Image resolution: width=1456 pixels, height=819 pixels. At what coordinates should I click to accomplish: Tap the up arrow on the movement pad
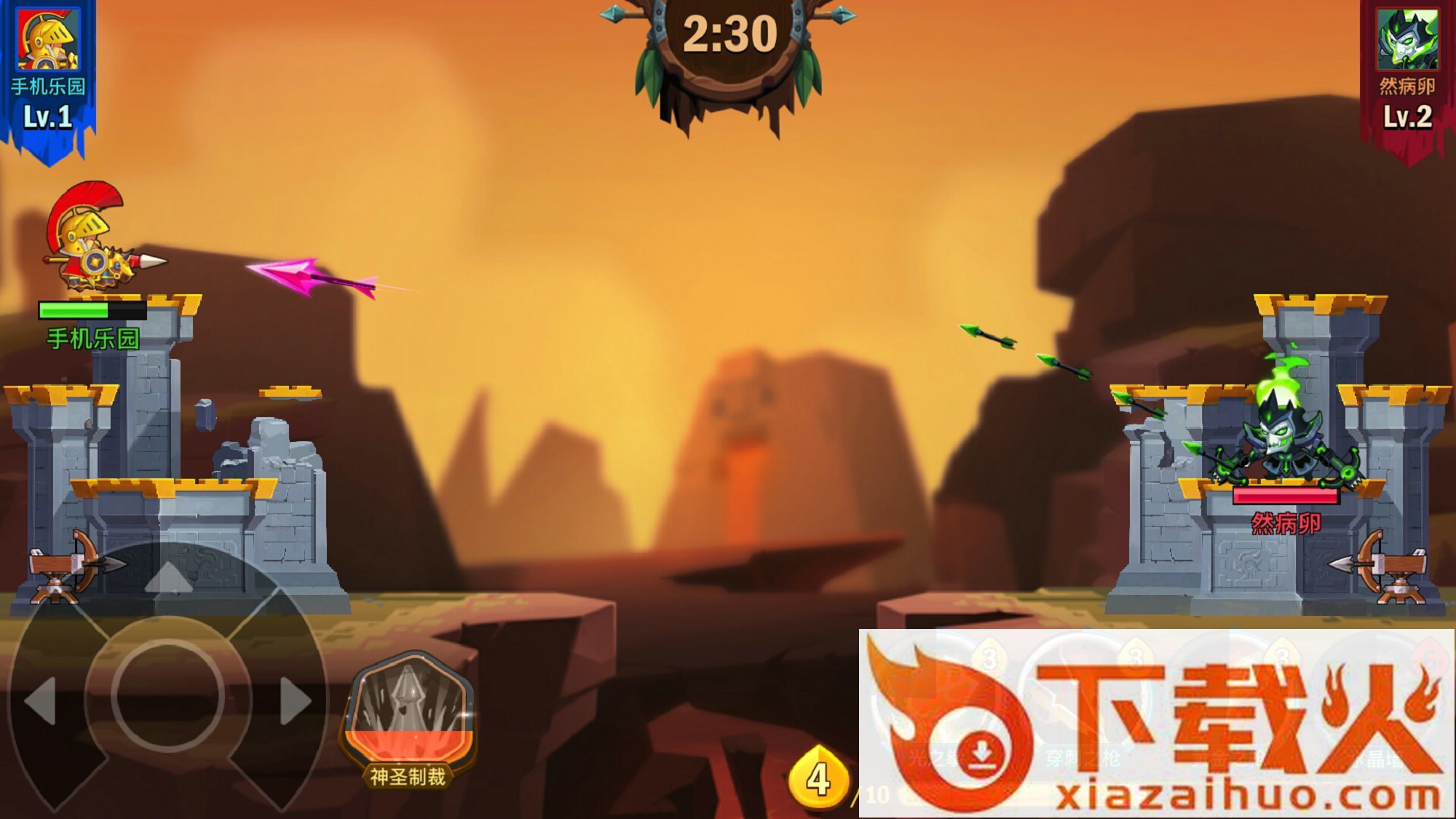[x=168, y=577]
